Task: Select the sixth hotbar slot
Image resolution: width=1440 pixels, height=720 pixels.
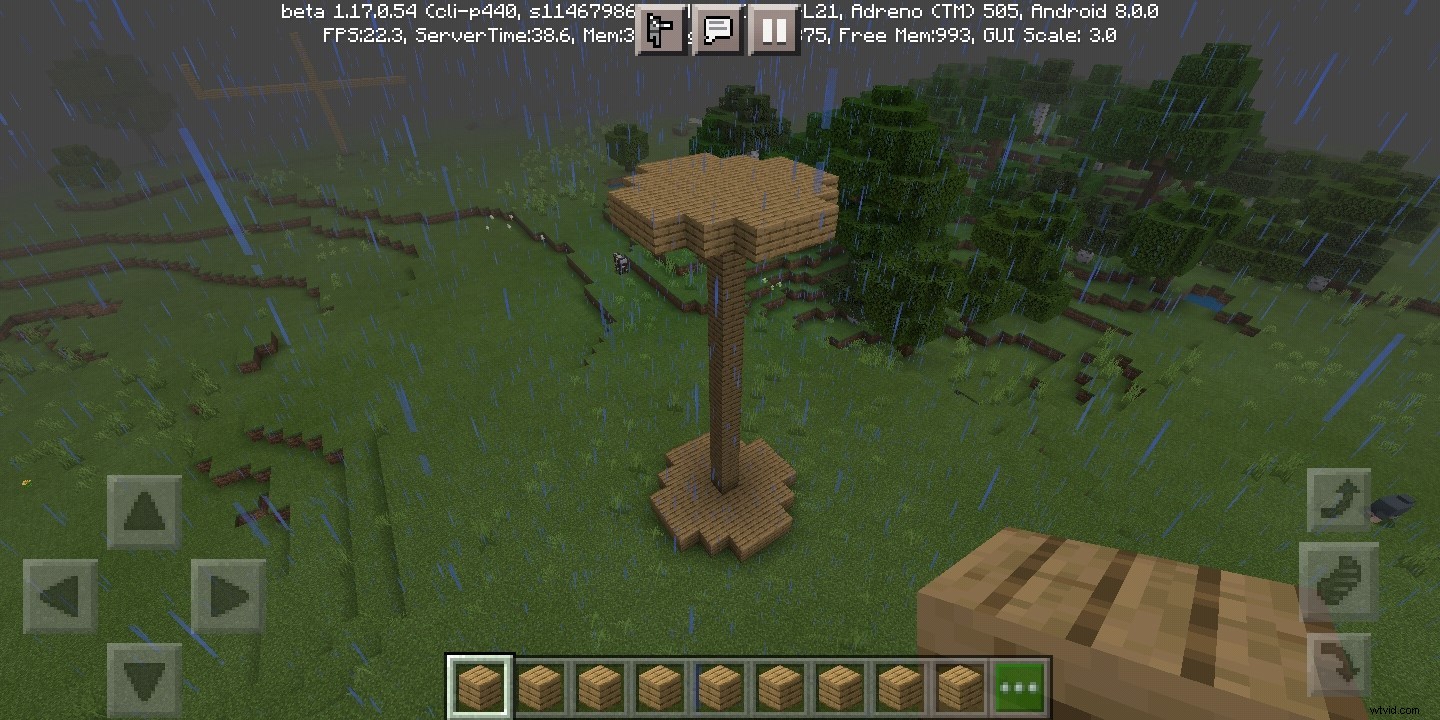Action: (779, 684)
